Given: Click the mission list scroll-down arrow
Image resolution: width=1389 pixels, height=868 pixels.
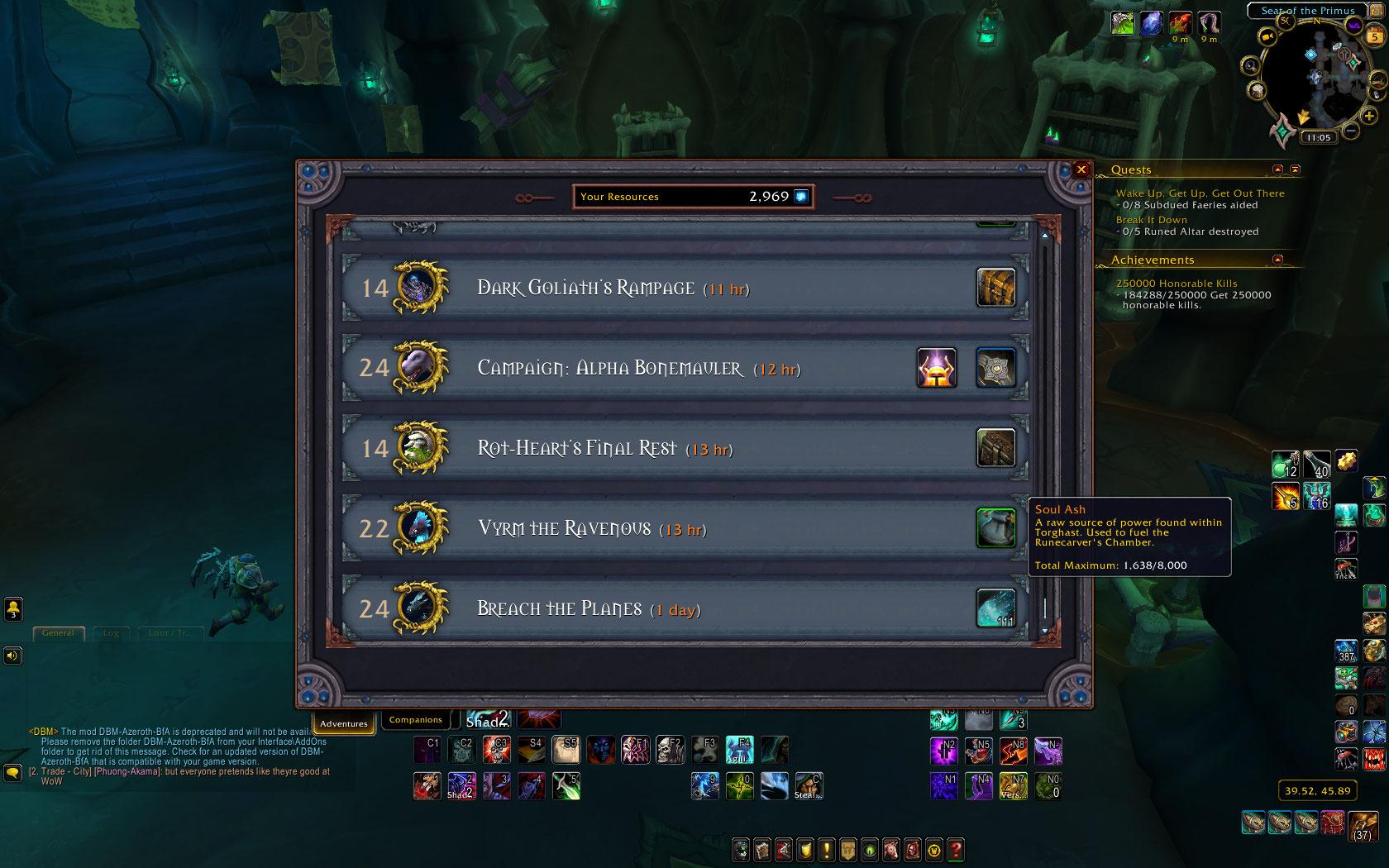Looking at the screenshot, I should coord(1045,631).
